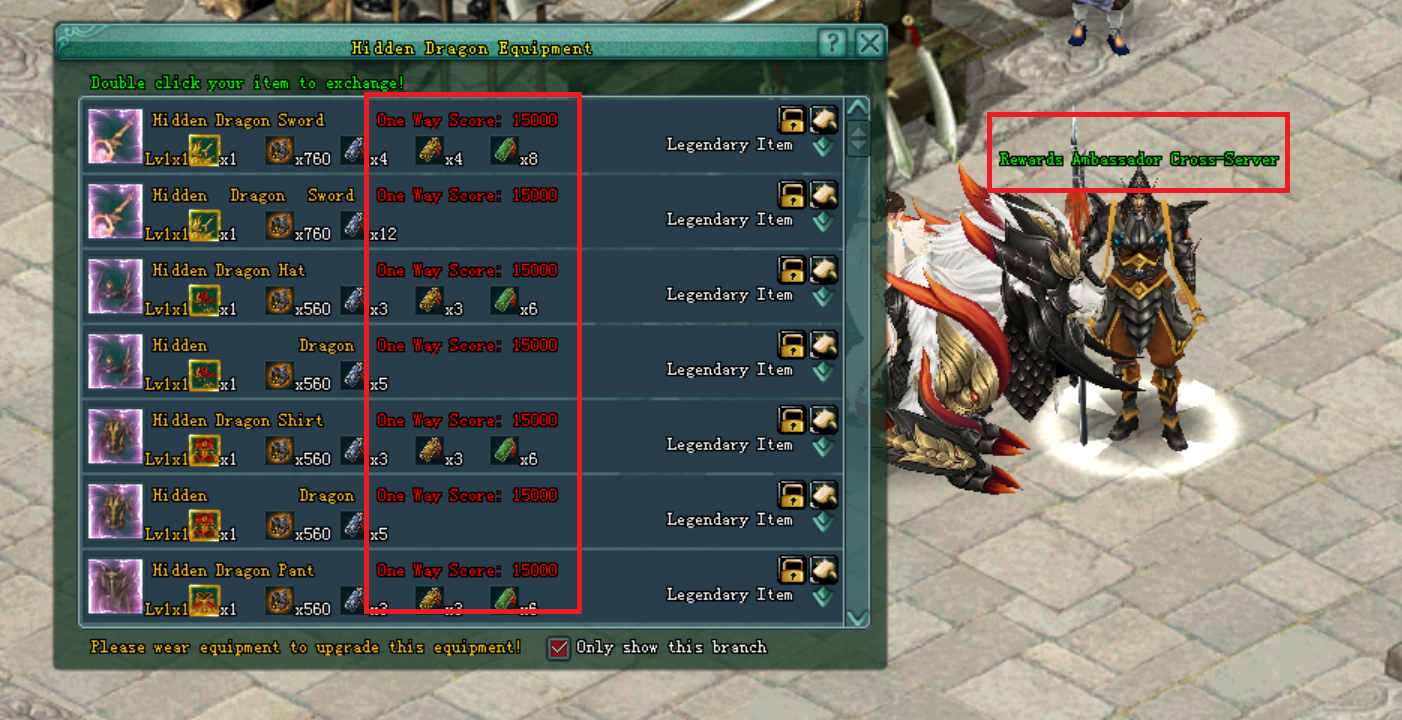Close the Hidden Dragon Equipment window
This screenshot has height=720, width=1402.
point(870,44)
